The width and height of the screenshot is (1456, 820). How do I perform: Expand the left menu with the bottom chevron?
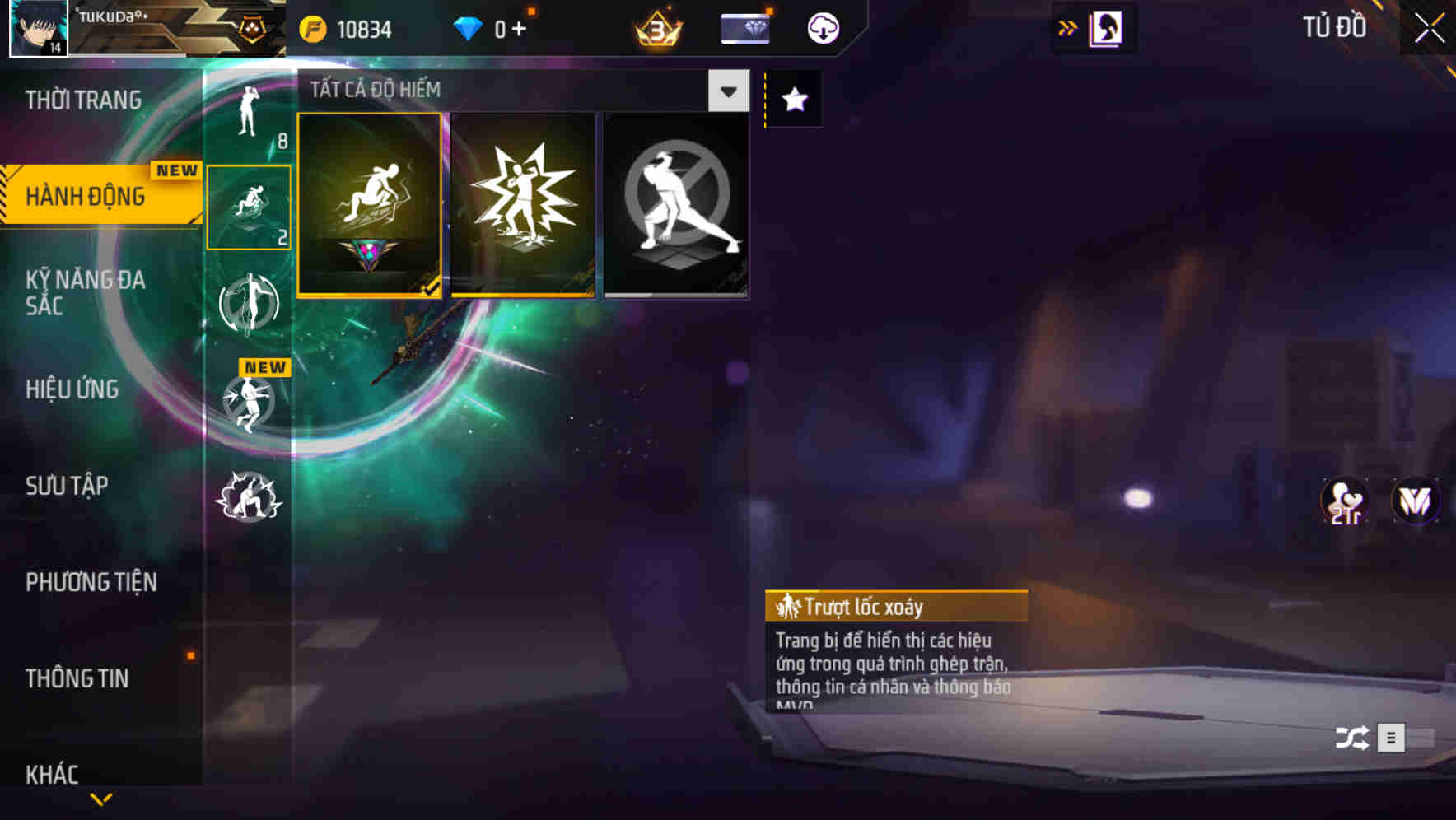coord(101,799)
